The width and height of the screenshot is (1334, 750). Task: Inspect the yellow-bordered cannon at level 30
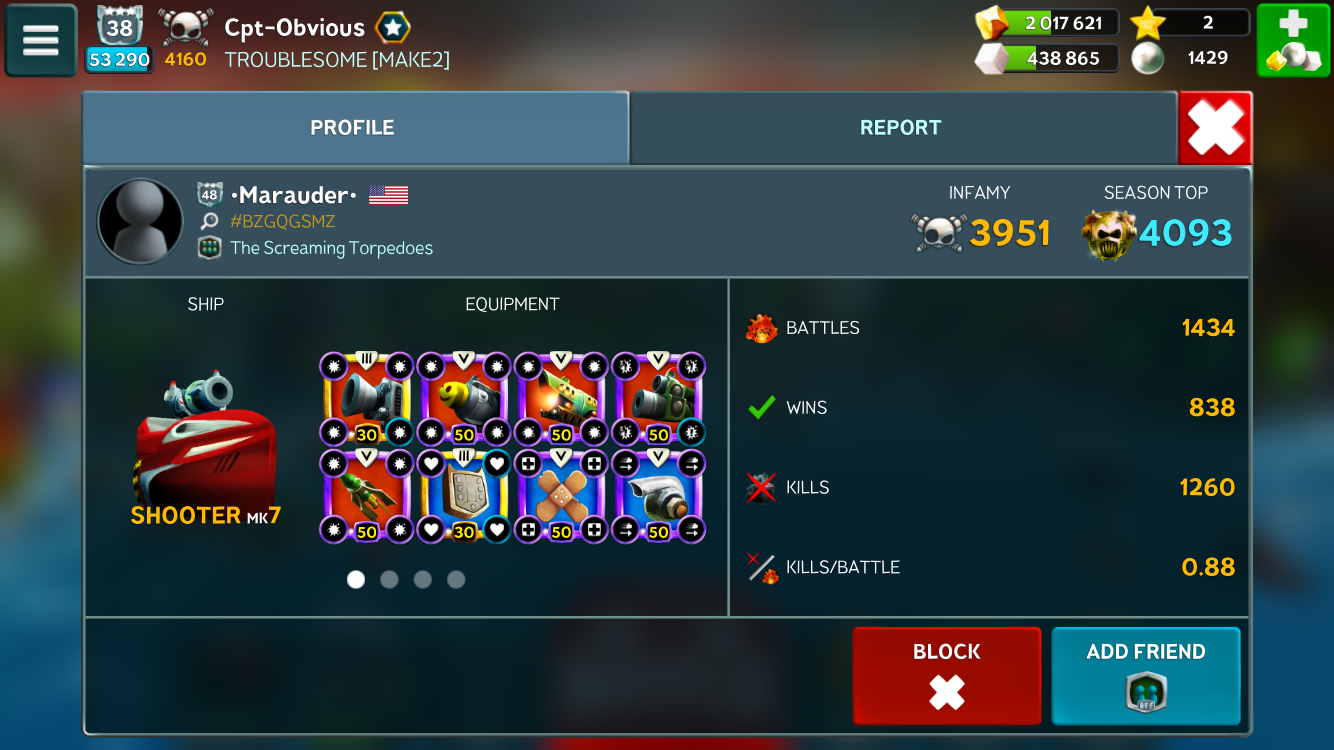coord(367,399)
